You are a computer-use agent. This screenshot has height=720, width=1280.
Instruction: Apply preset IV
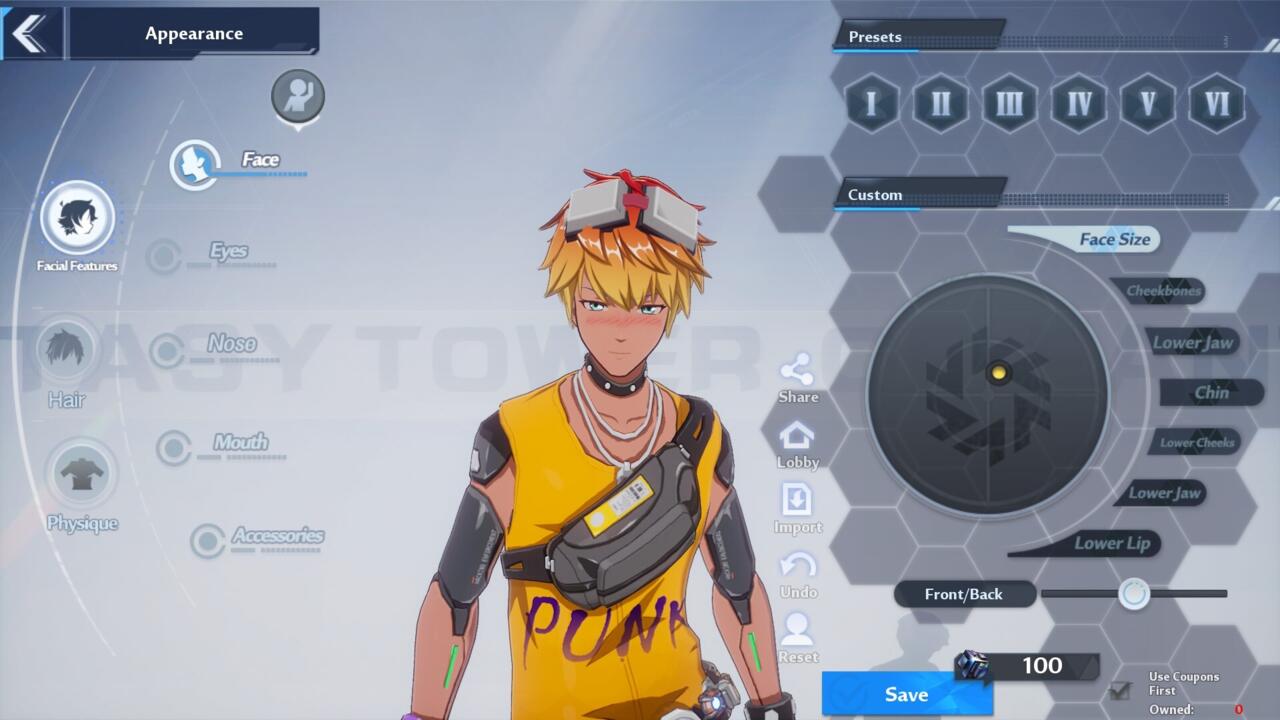[1078, 103]
